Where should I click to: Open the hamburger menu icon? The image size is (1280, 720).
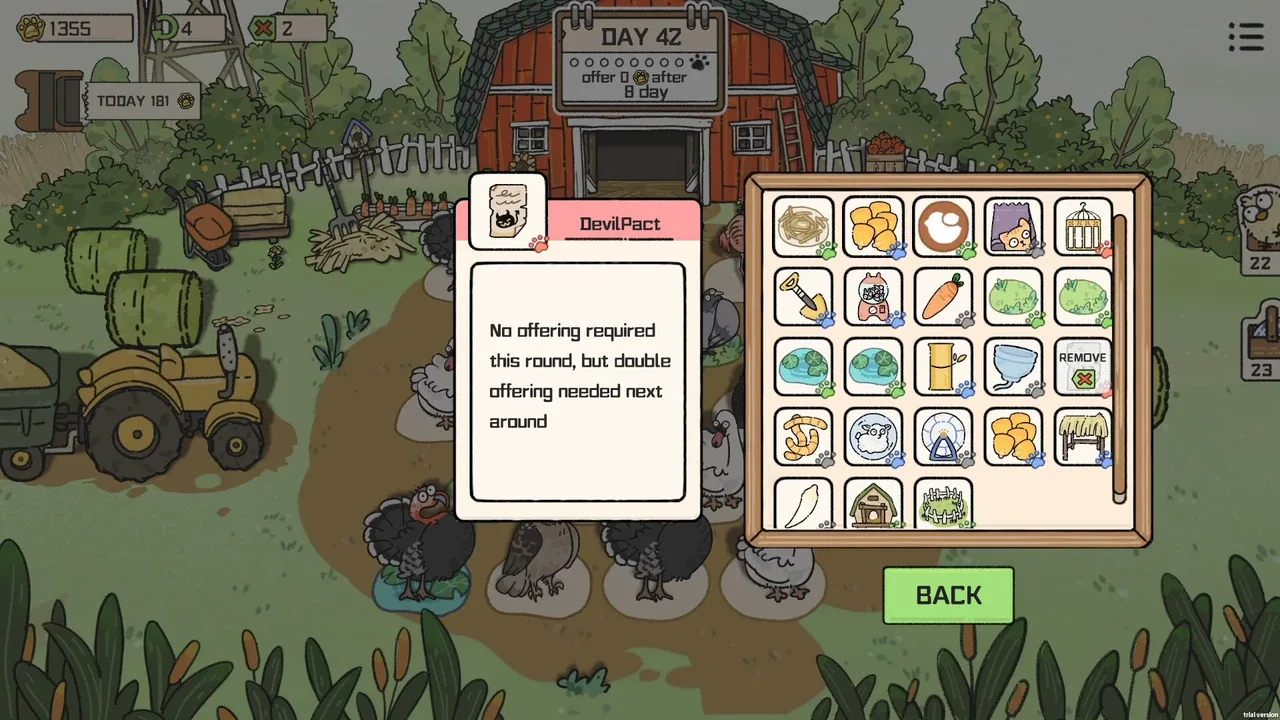(x=1246, y=37)
